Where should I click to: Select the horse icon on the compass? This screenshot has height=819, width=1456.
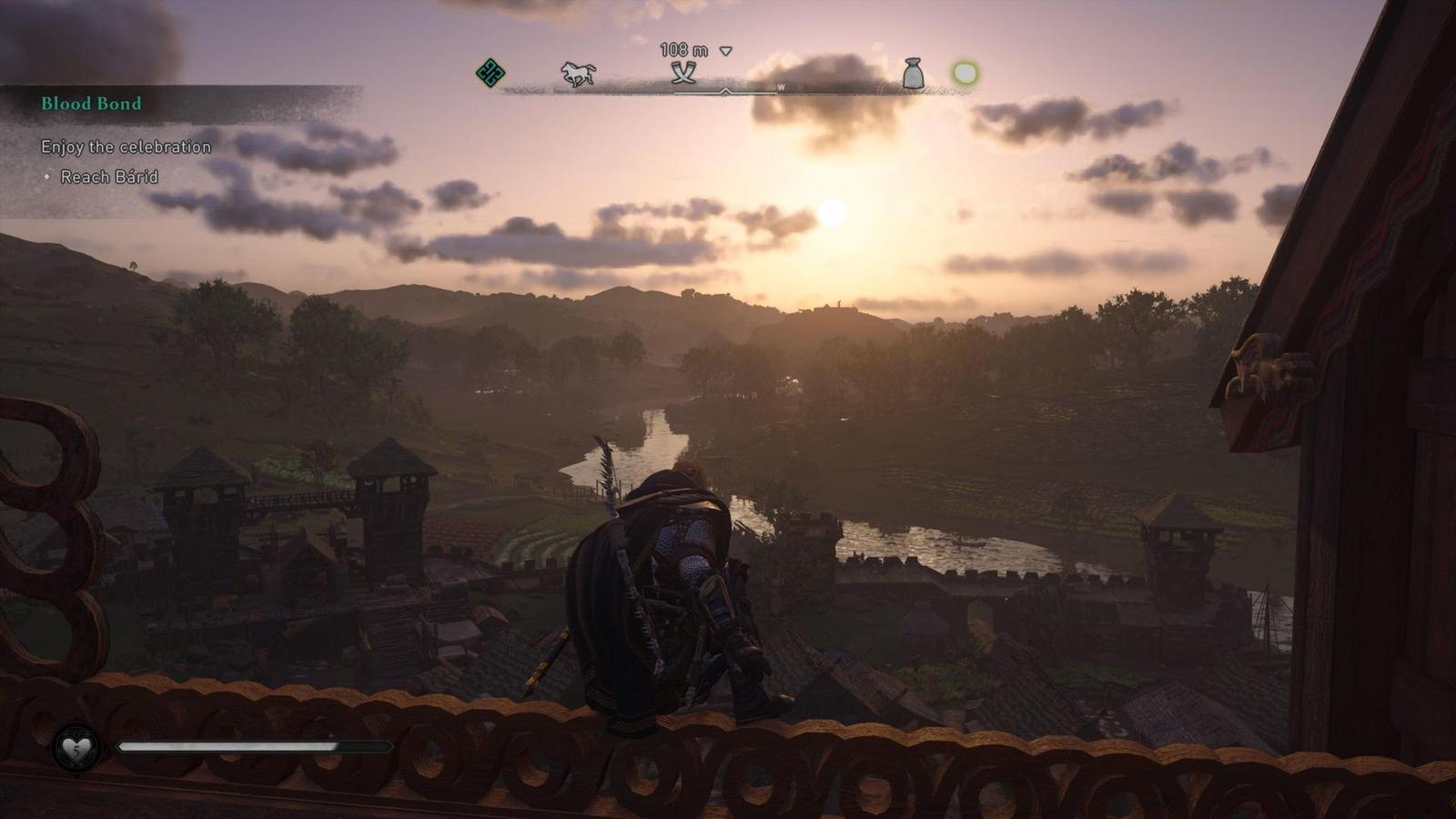(x=579, y=74)
